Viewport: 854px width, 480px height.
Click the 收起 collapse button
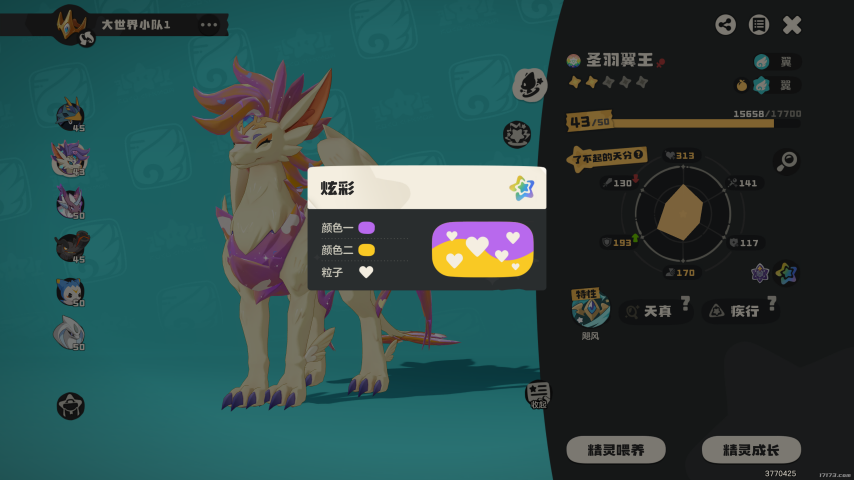pyautogui.click(x=538, y=395)
